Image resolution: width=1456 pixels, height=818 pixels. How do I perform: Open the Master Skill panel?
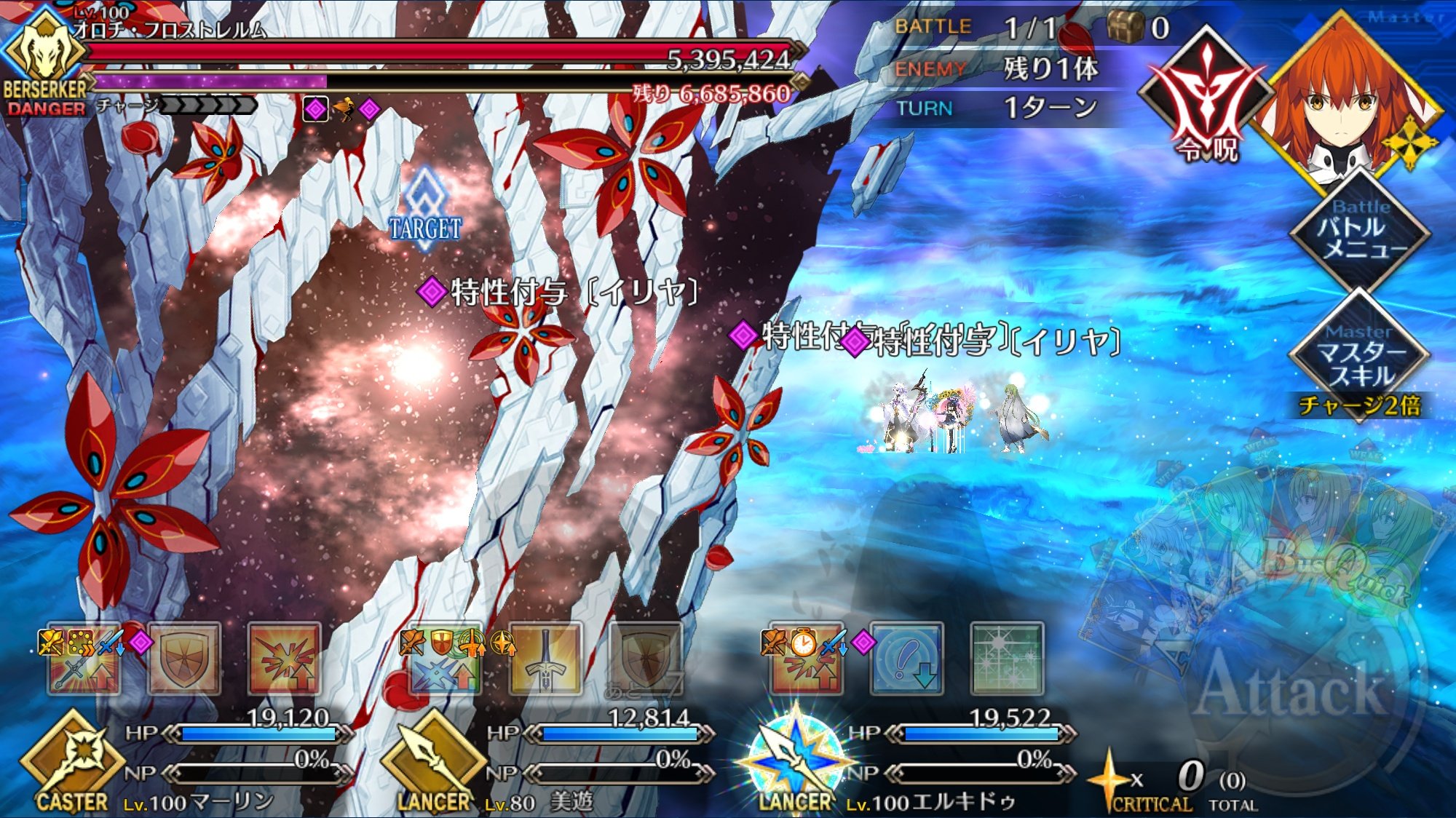pyautogui.click(x=1360, y=357)
